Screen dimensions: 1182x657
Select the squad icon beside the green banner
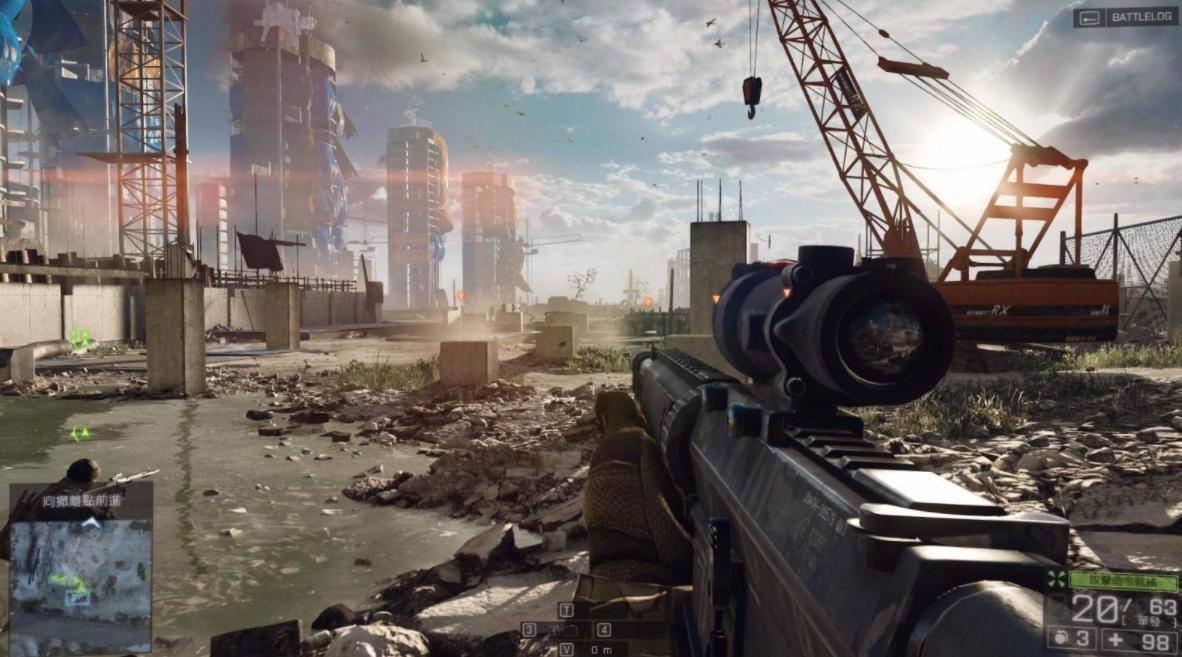click(1056, 579)
